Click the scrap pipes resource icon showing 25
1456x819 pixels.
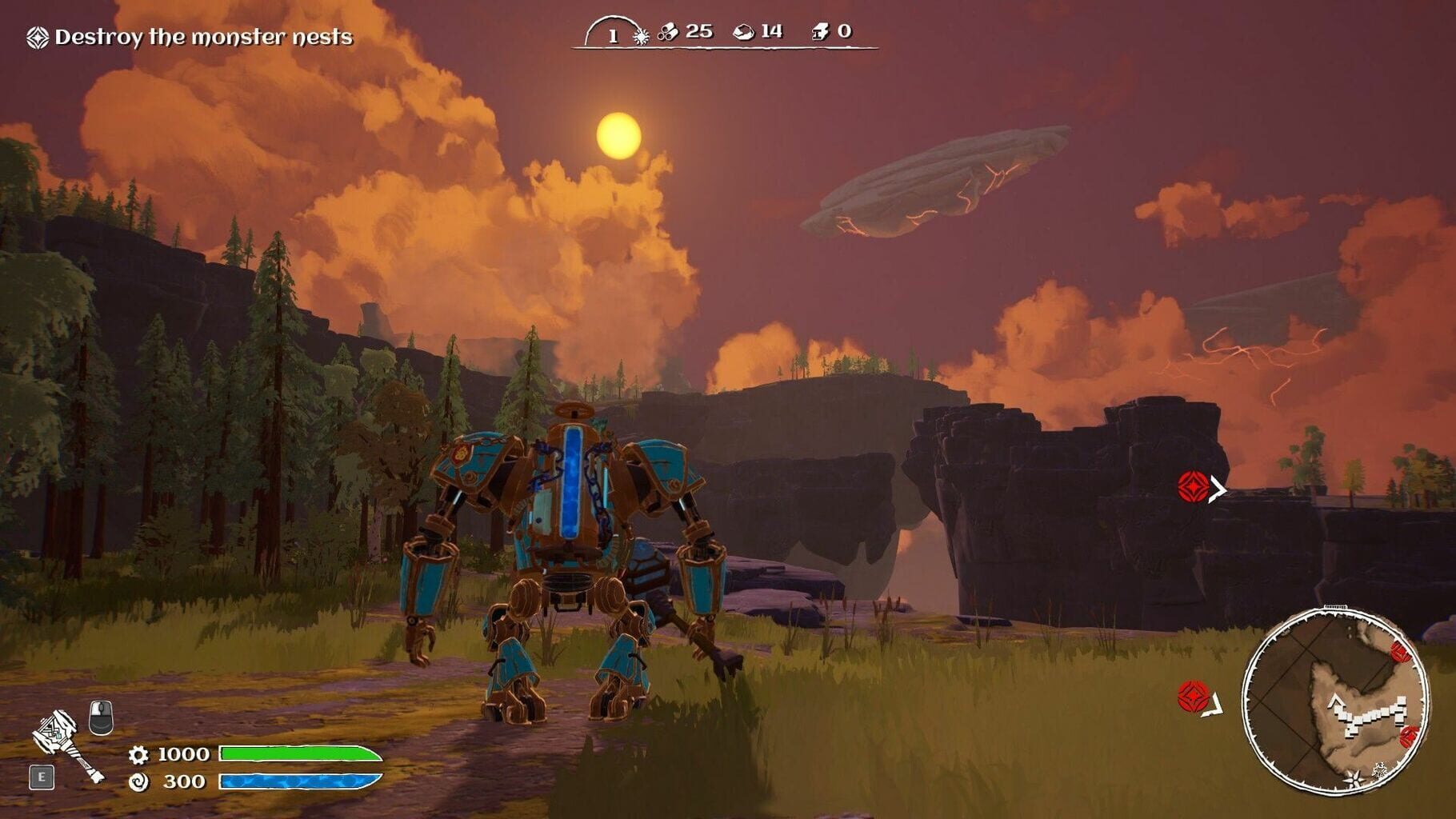click(x=669, y=34)
